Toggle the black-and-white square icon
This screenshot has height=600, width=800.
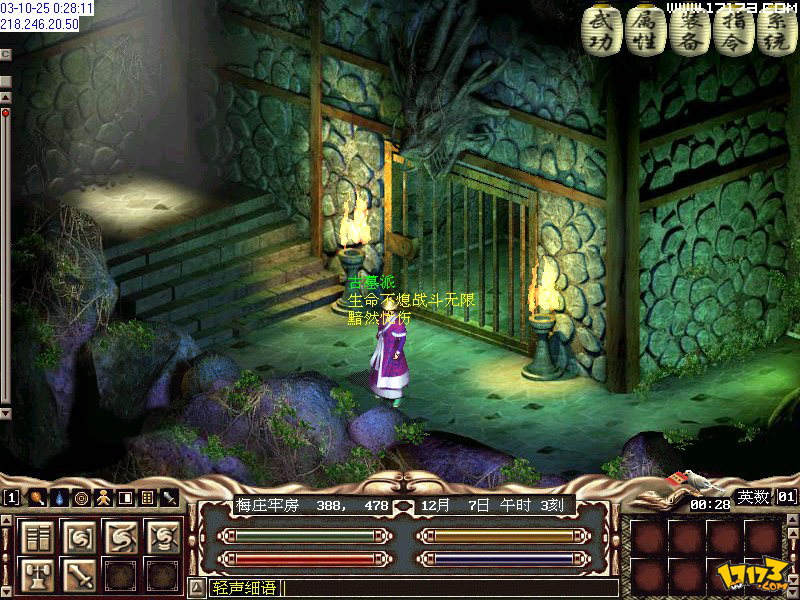pos(125,497)
